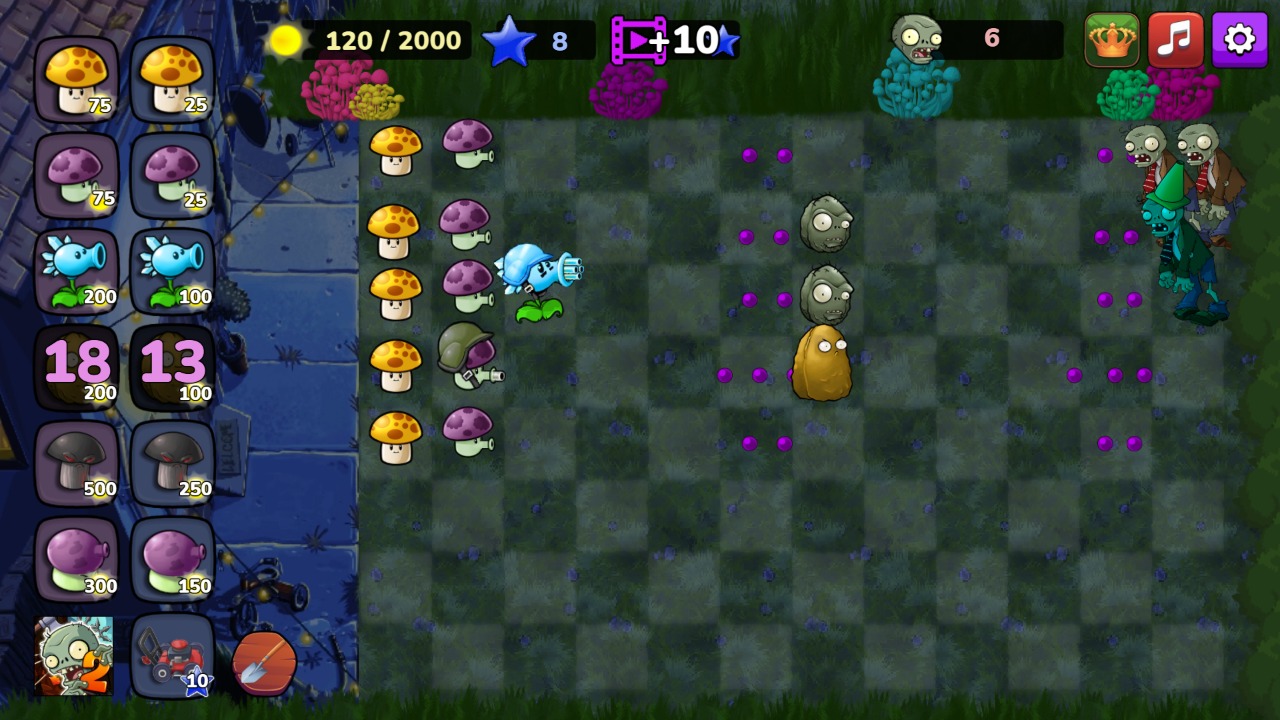1280x720 pixels.
Task: Select the Balloon plant seed costing 300
Action: click(77, 555)
